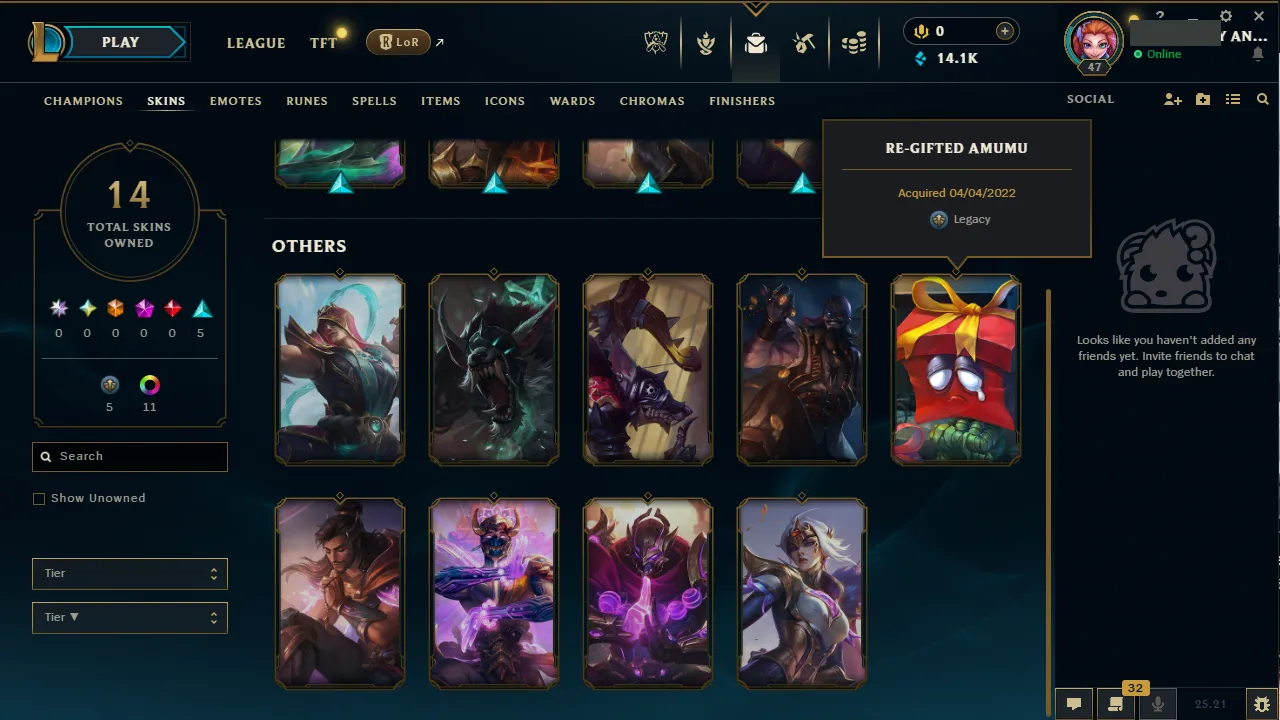Open the Loot backpack icon
The width and height of the screenshot is (1280, 720).
[x=755, y=43]
